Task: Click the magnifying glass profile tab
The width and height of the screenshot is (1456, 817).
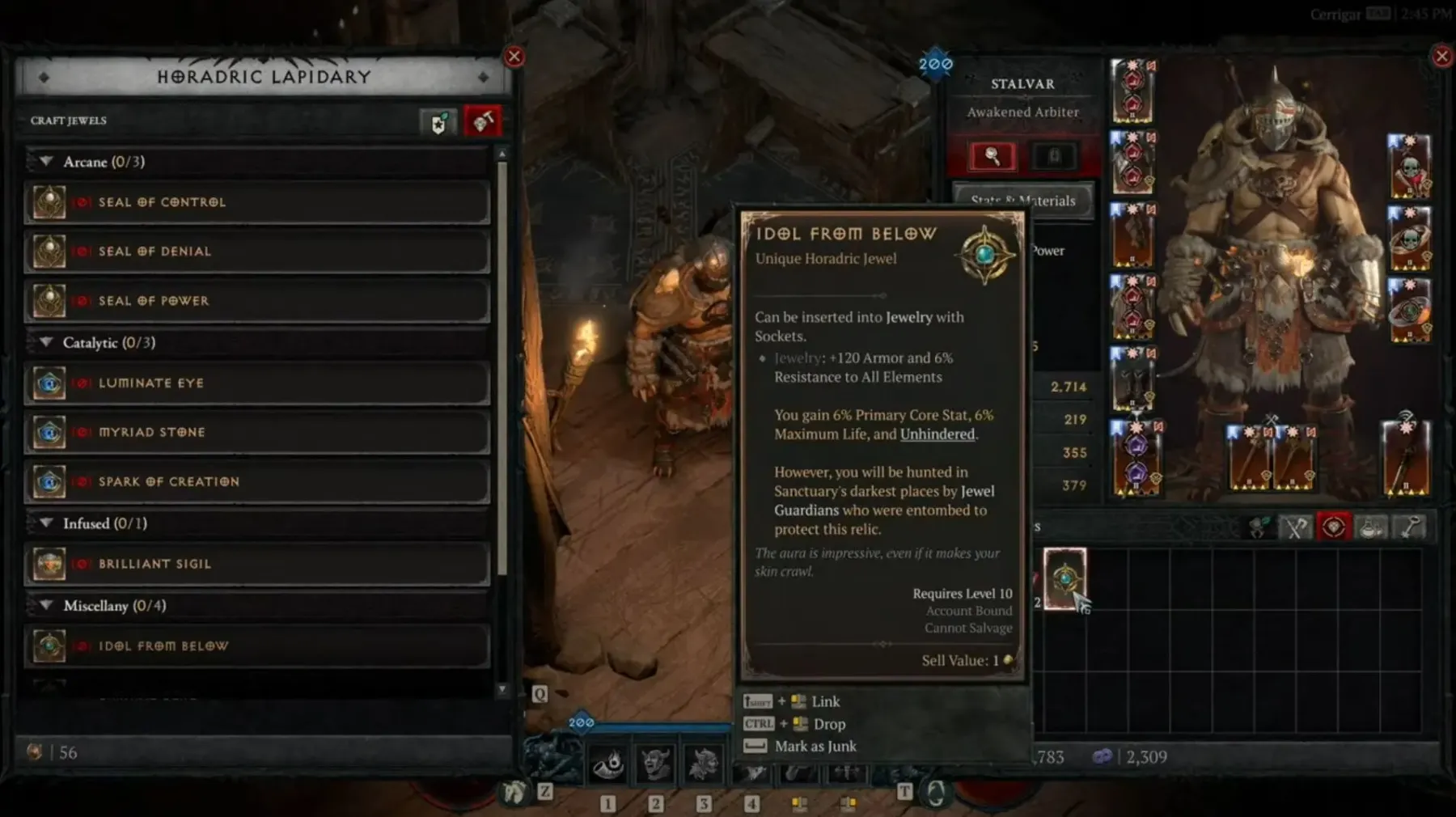Action: [x=992, y=156]
